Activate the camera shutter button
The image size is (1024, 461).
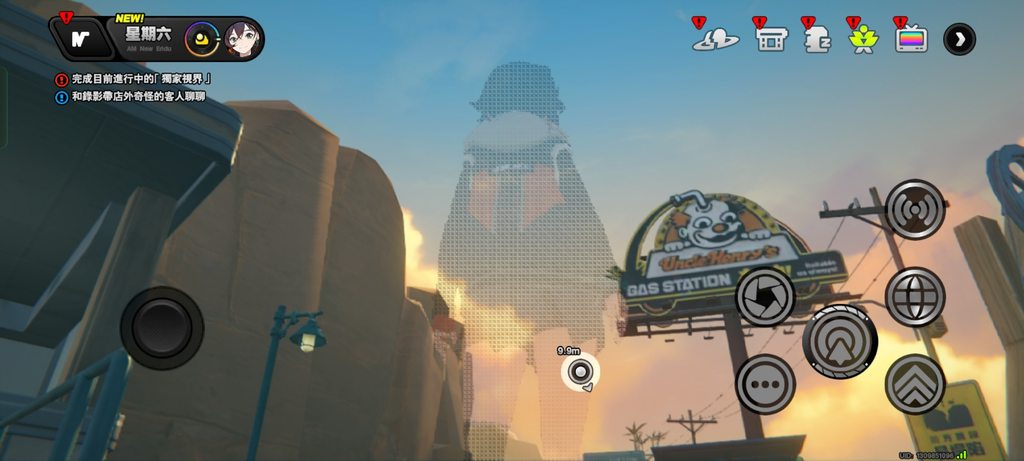[765, 296]
